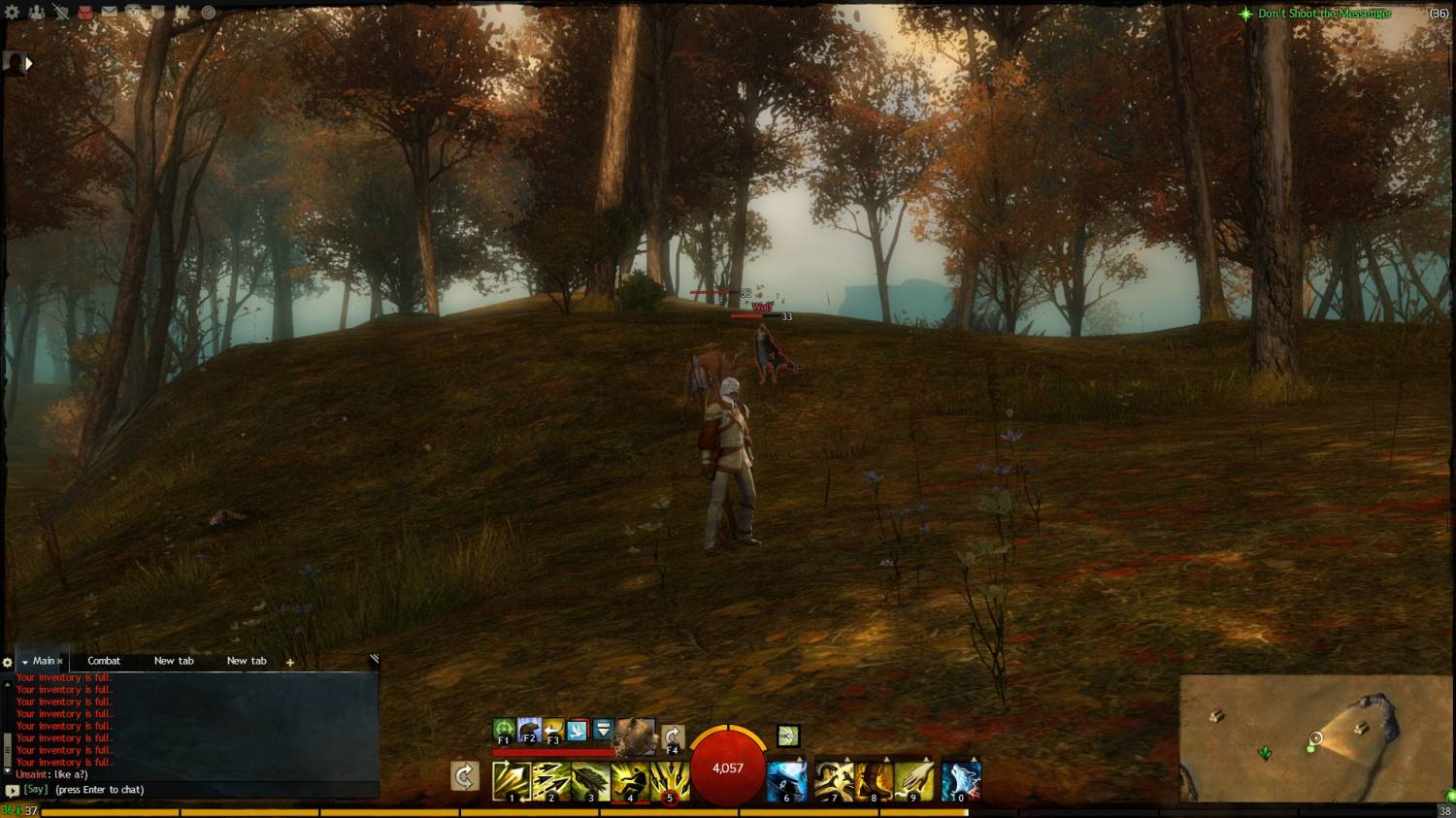This screenshot has width=1456, height=818.
Task: Select the Don't Shoot the Messenger objective
Action: point(1324,14)
